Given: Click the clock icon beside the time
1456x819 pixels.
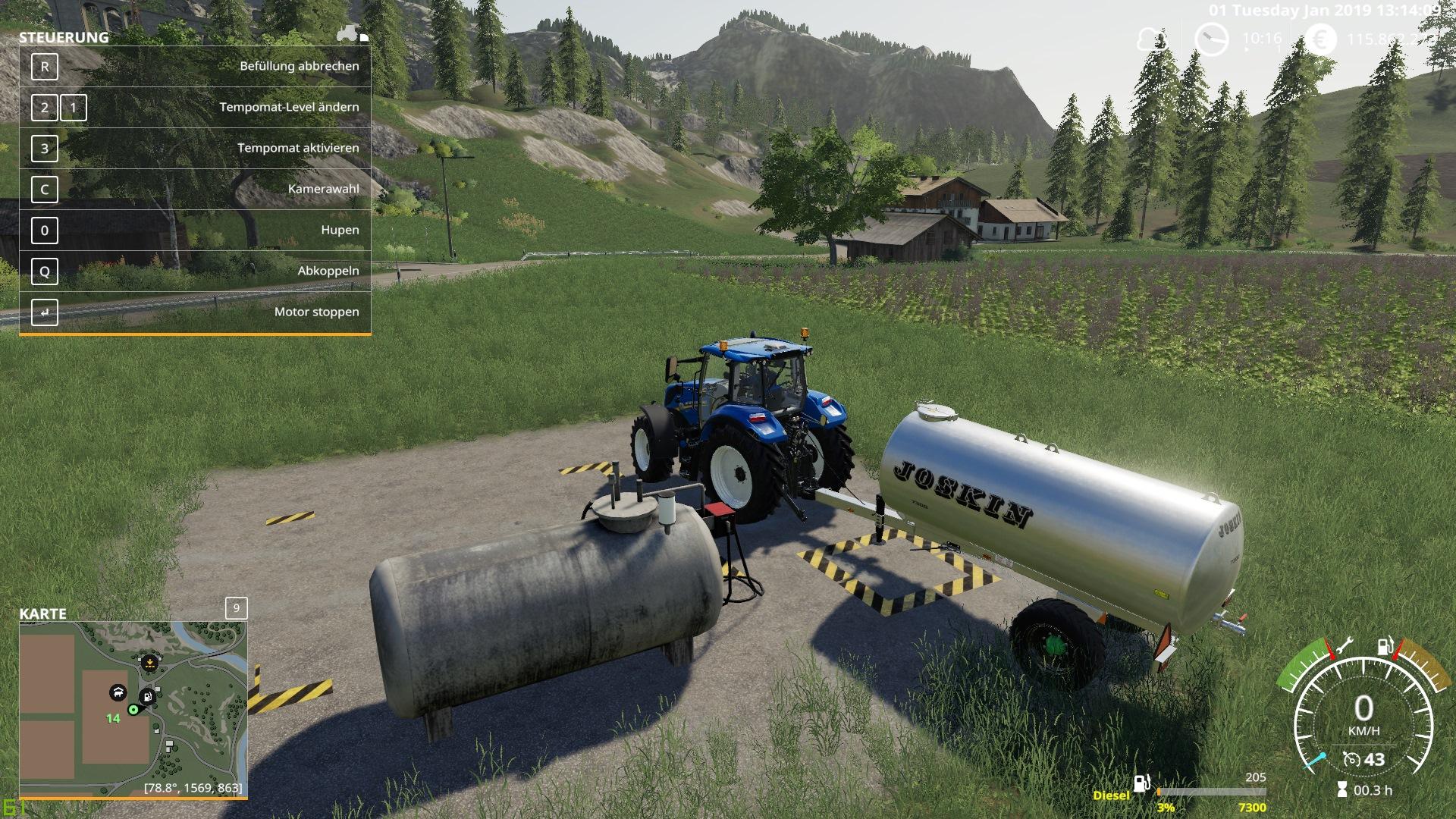Looking at the screenshot, I should point(1210,39).
